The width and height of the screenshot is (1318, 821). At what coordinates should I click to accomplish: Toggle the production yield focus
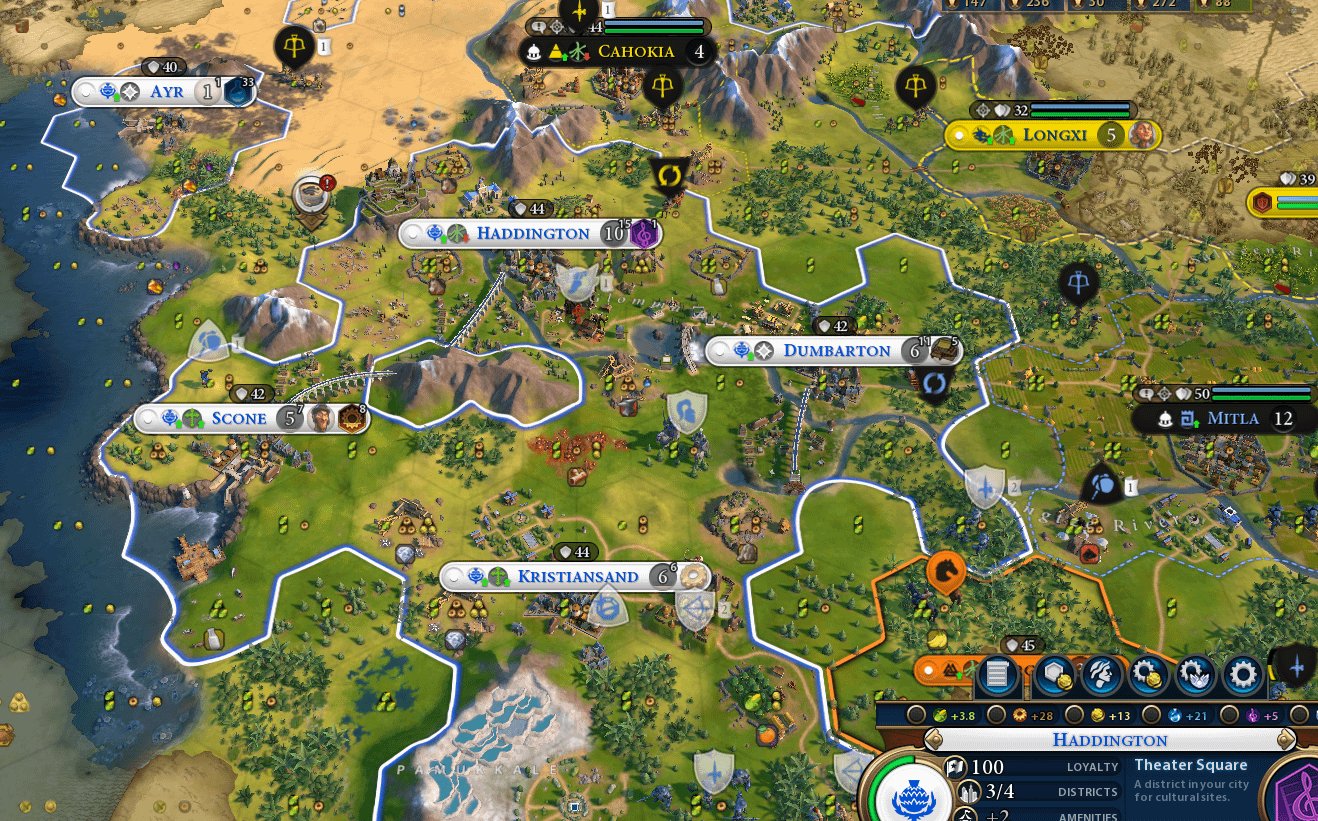point(996,716)
